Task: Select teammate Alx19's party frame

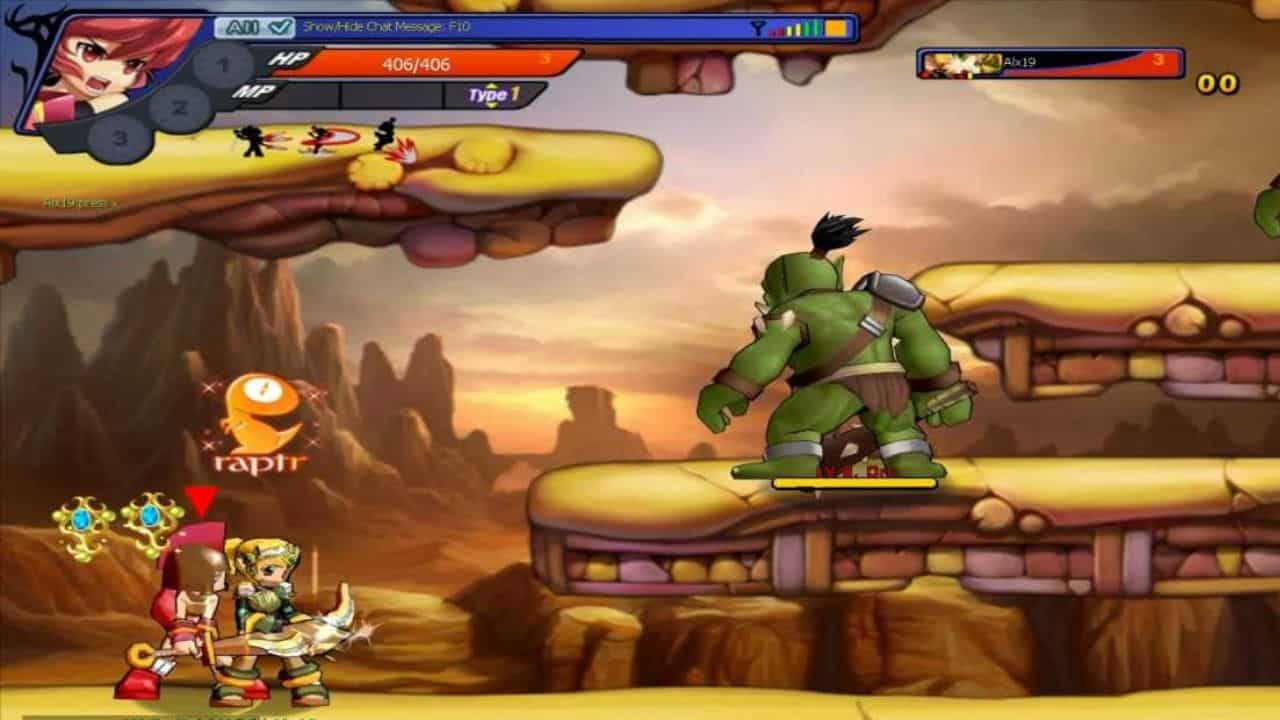Action: tap(1050, 63)
